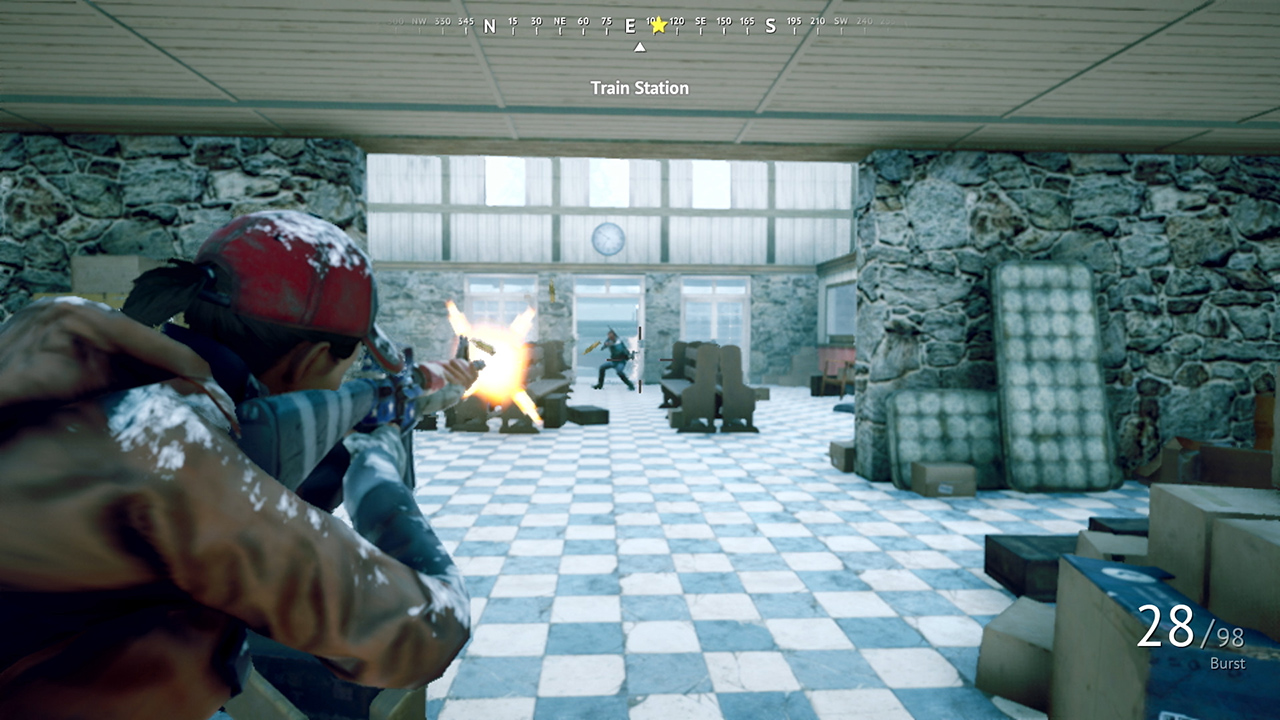
Task: Click the SE marker on the compass bar
Action: coord(700,21)
